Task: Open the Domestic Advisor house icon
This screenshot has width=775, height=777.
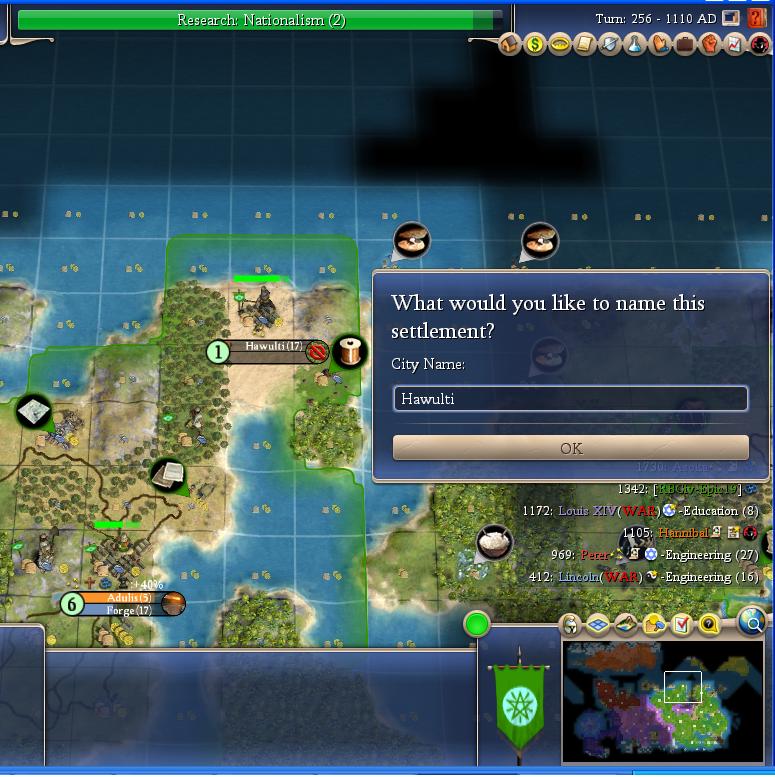Action: click(x=510, y=45)
